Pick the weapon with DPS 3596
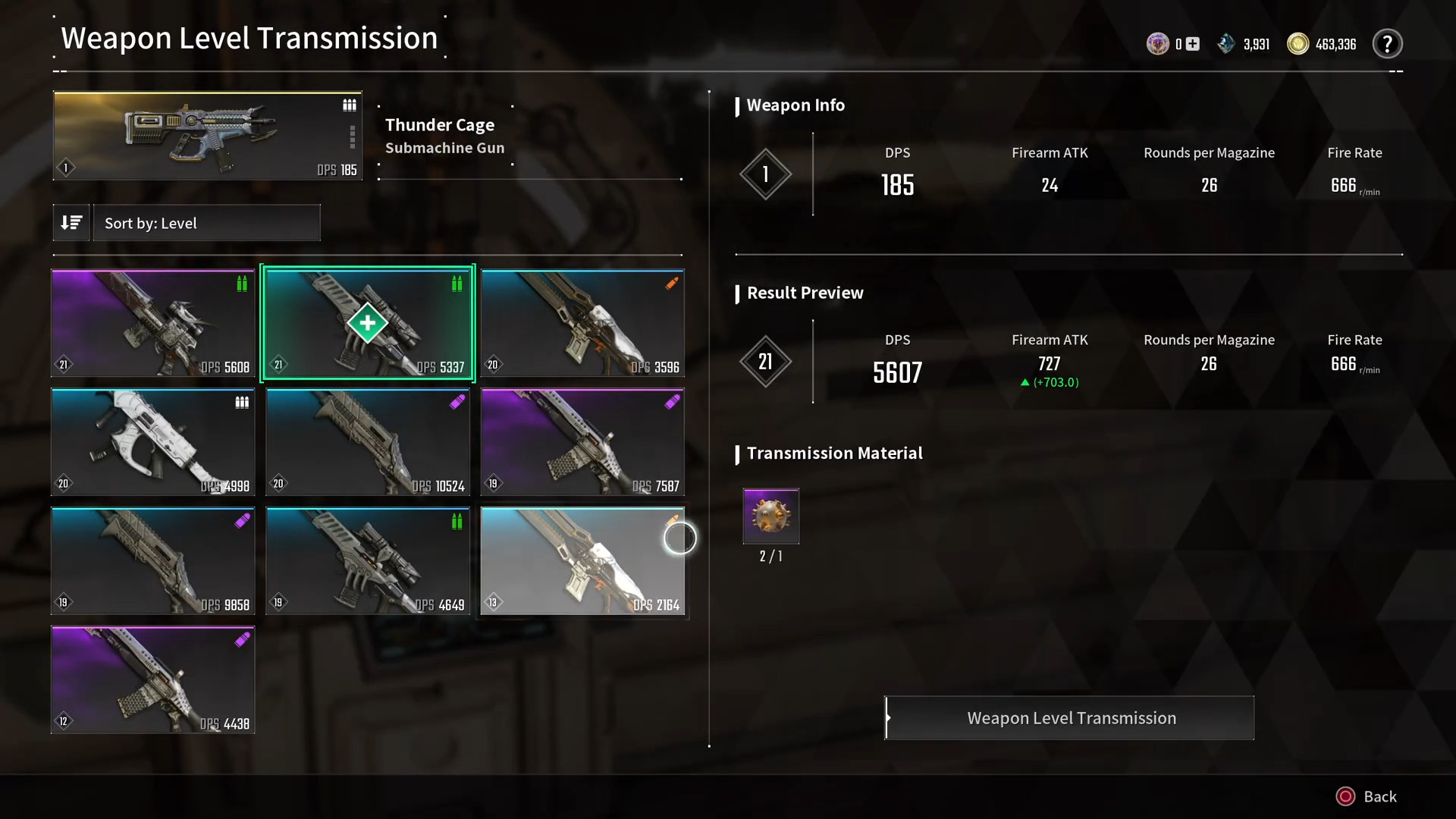Viewport: 1456px width, 819px height. pos(582,323)
